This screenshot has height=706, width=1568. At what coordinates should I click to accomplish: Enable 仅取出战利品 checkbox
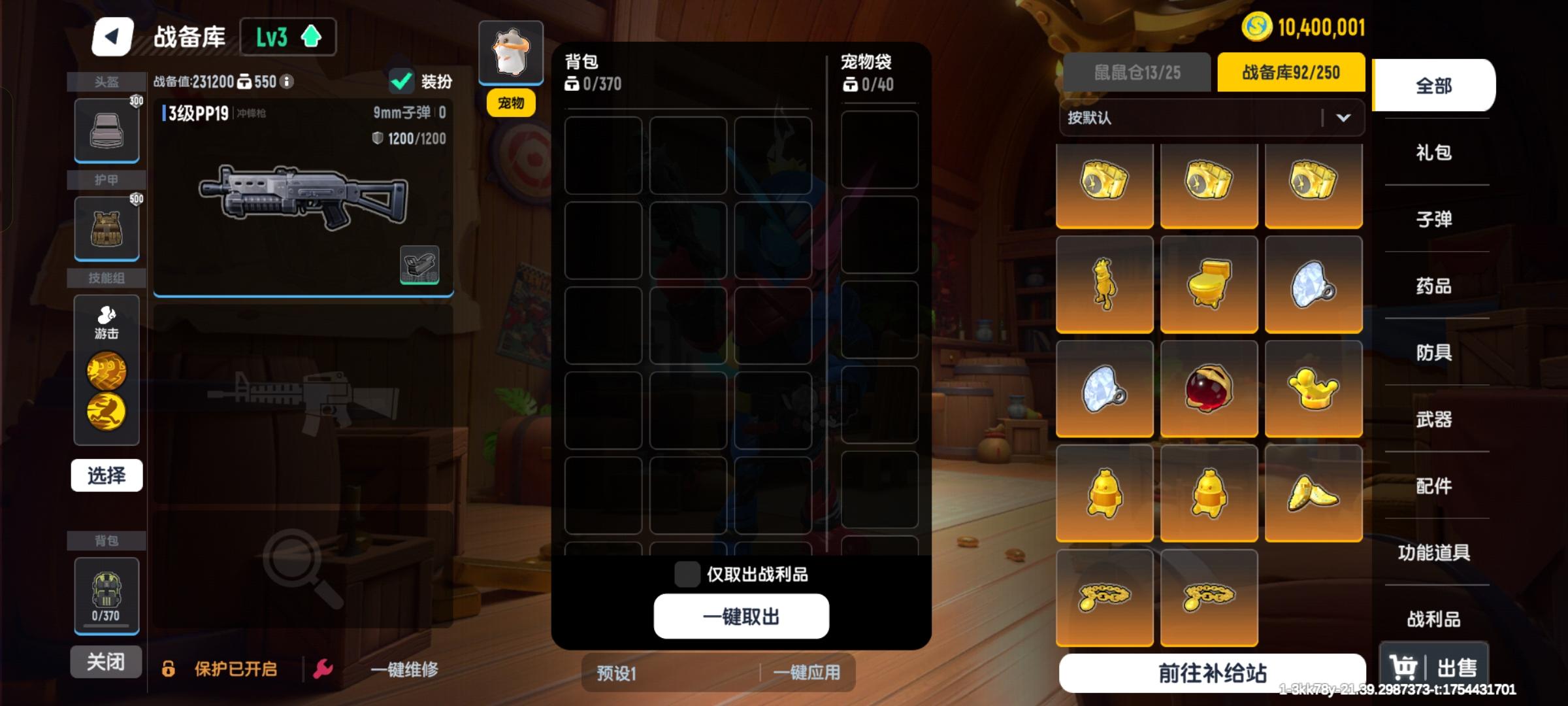pyautogui.click(x=687, y=573)
